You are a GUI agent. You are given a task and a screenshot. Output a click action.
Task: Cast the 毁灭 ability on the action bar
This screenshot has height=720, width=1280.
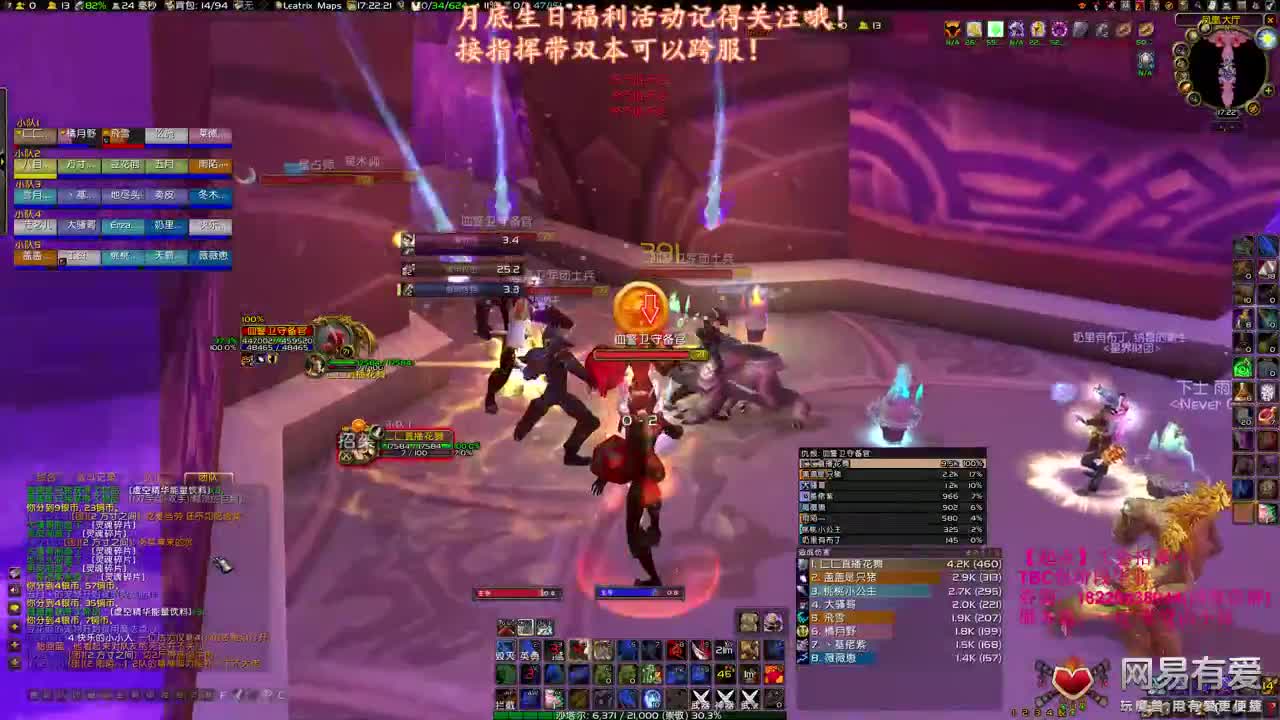[x=505, y=648]
